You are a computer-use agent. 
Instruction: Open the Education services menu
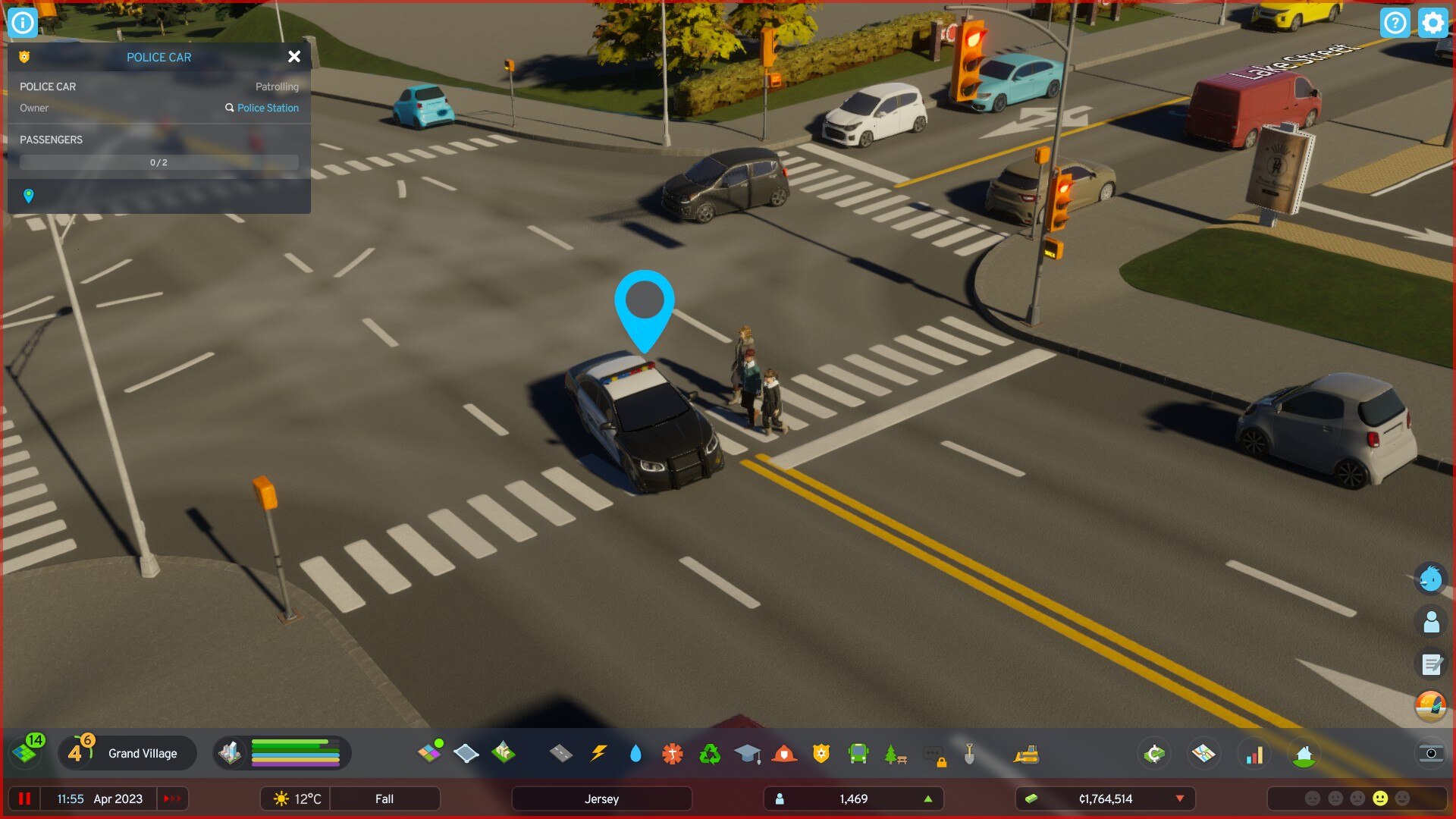point(746,753)
